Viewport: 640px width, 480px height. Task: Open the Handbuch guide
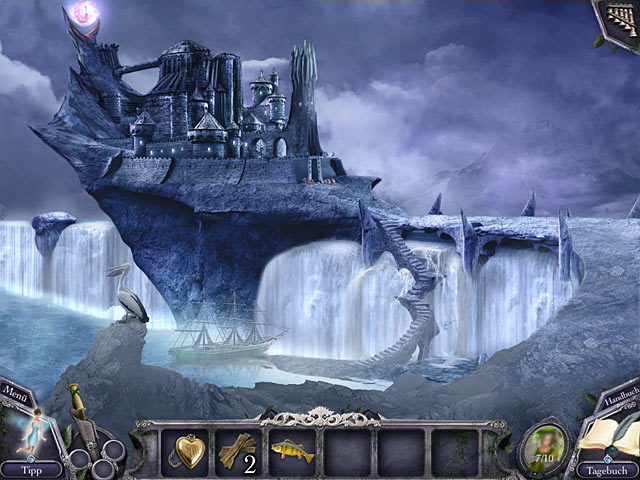621,393
